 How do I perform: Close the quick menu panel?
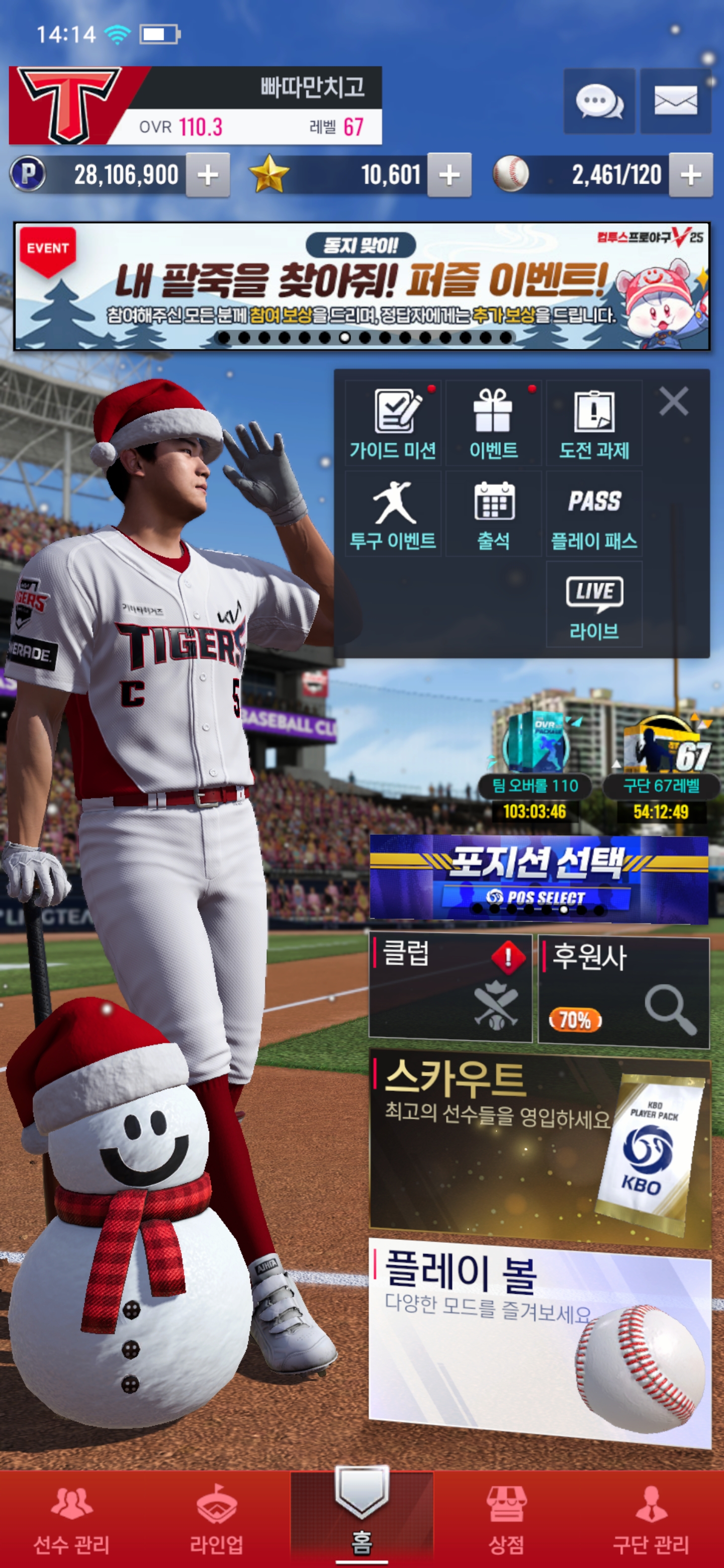click(673, 401)
